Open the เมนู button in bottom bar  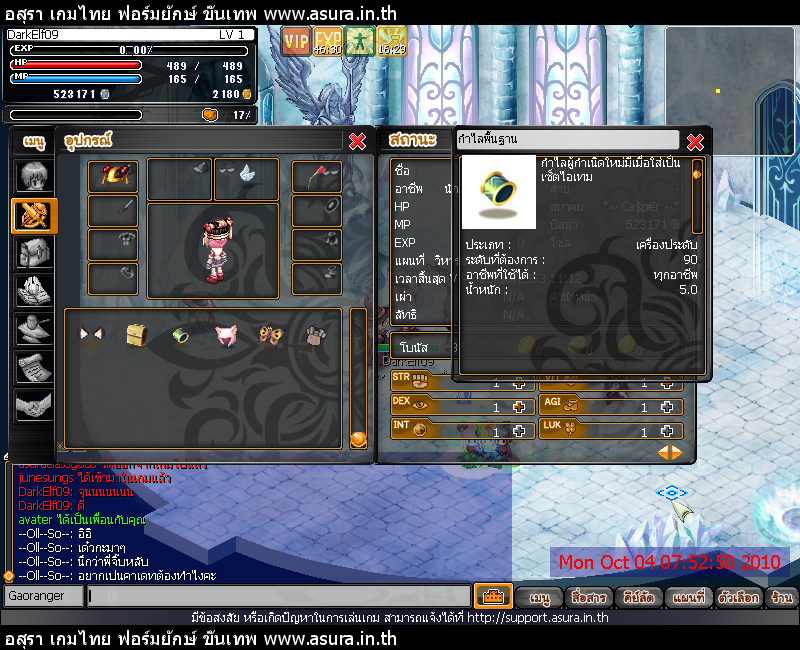click(540, 597)
